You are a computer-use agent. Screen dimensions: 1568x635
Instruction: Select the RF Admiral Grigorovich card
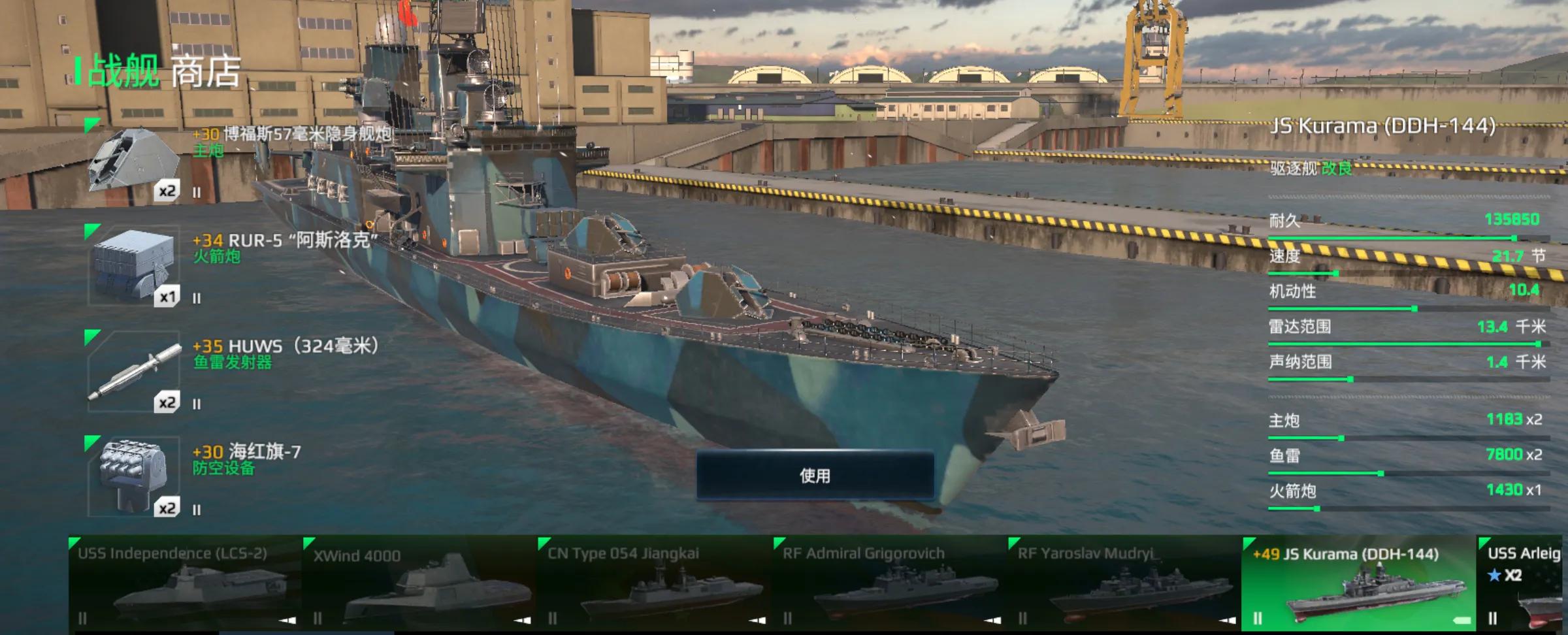[889, 583]
